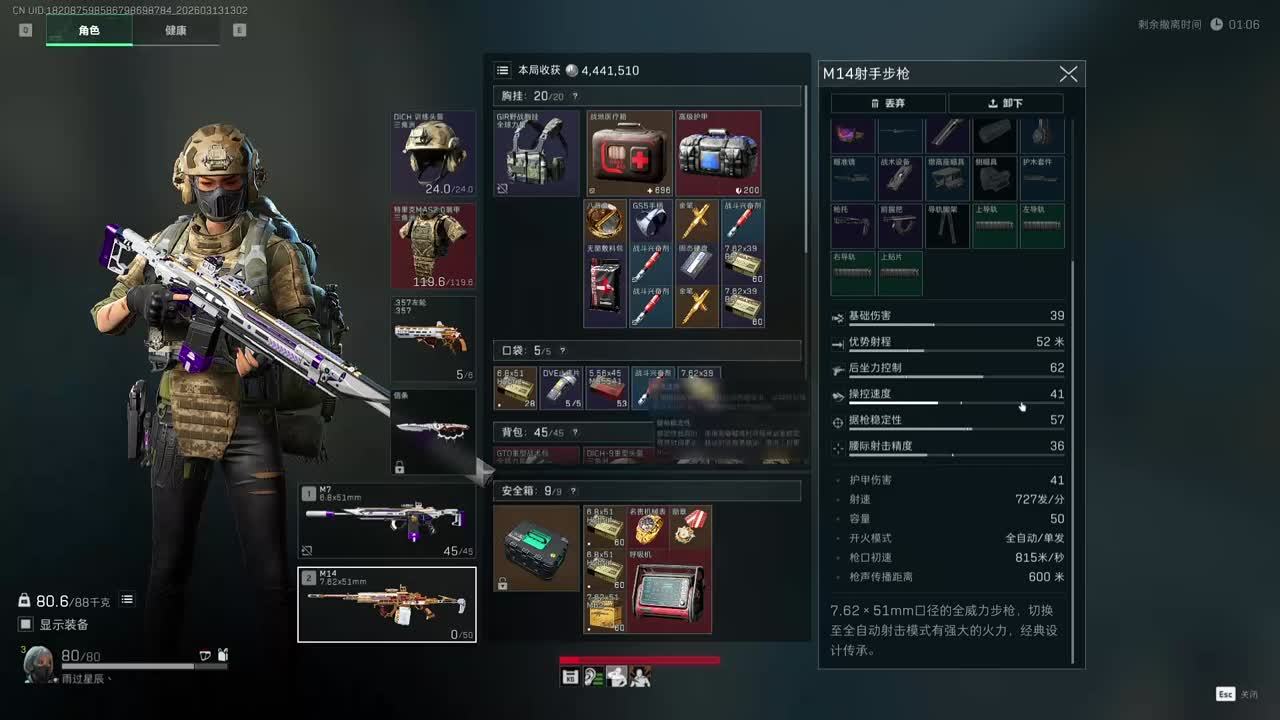Select the M14 rifle weapon slot
Viewport: 1280px width, 720px height.
[387, 604]
